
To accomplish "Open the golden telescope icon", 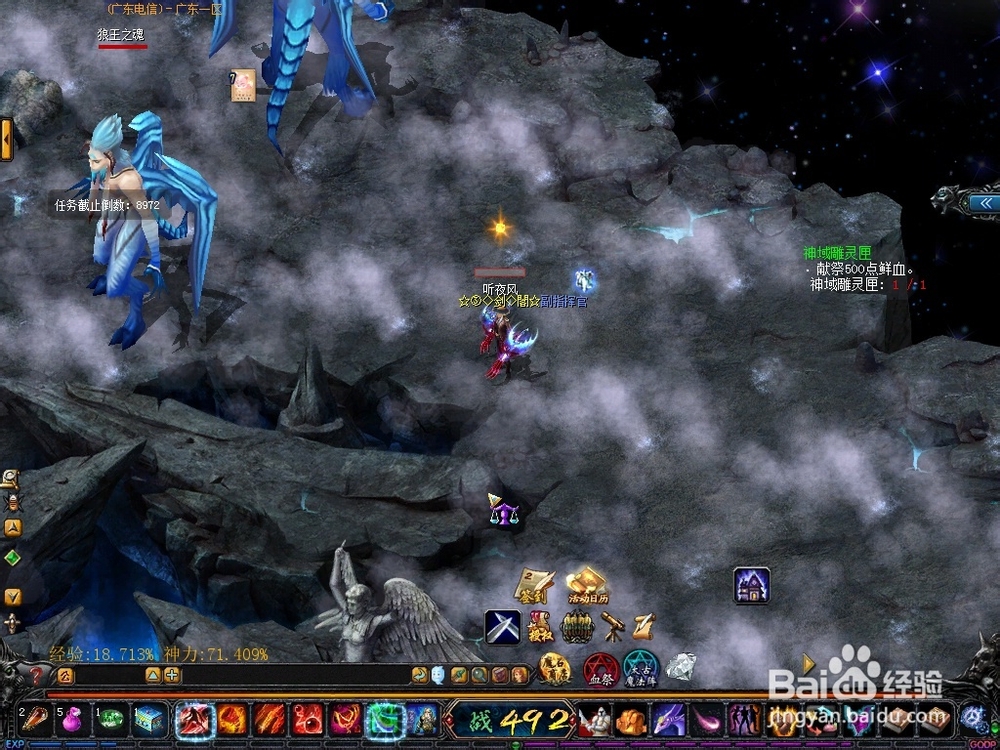I will pyautogui.click(x=612, y=627).
